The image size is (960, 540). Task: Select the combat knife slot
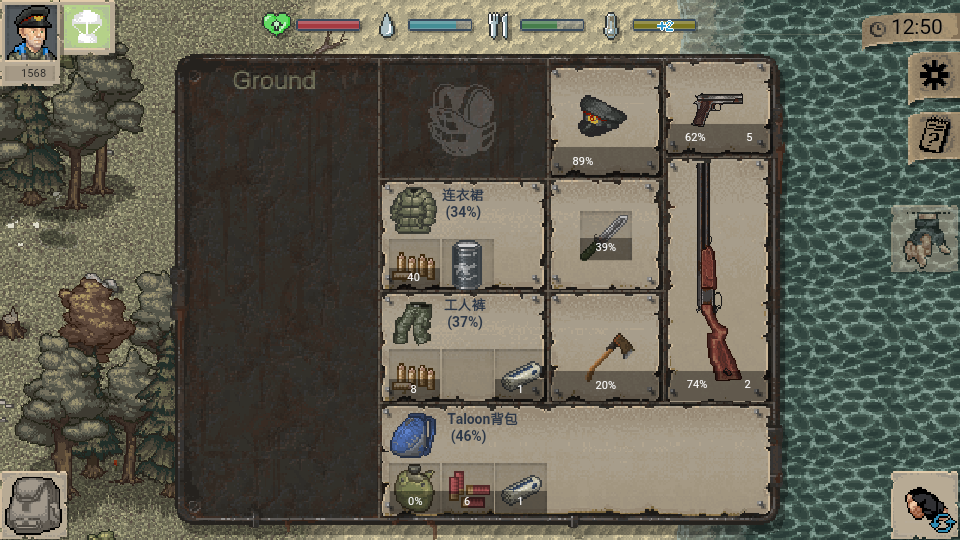coord(605,236)
